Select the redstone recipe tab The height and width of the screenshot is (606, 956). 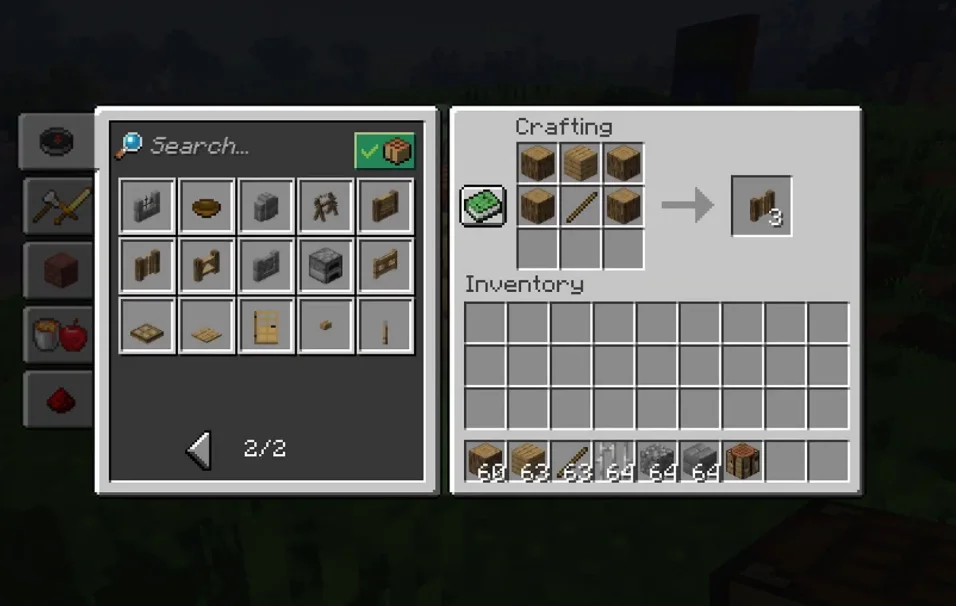(57, 399)
